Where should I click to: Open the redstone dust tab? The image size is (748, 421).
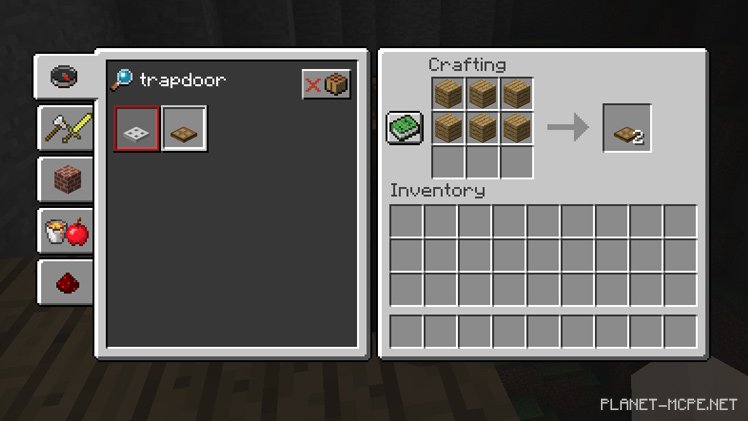tap(65, 283)
